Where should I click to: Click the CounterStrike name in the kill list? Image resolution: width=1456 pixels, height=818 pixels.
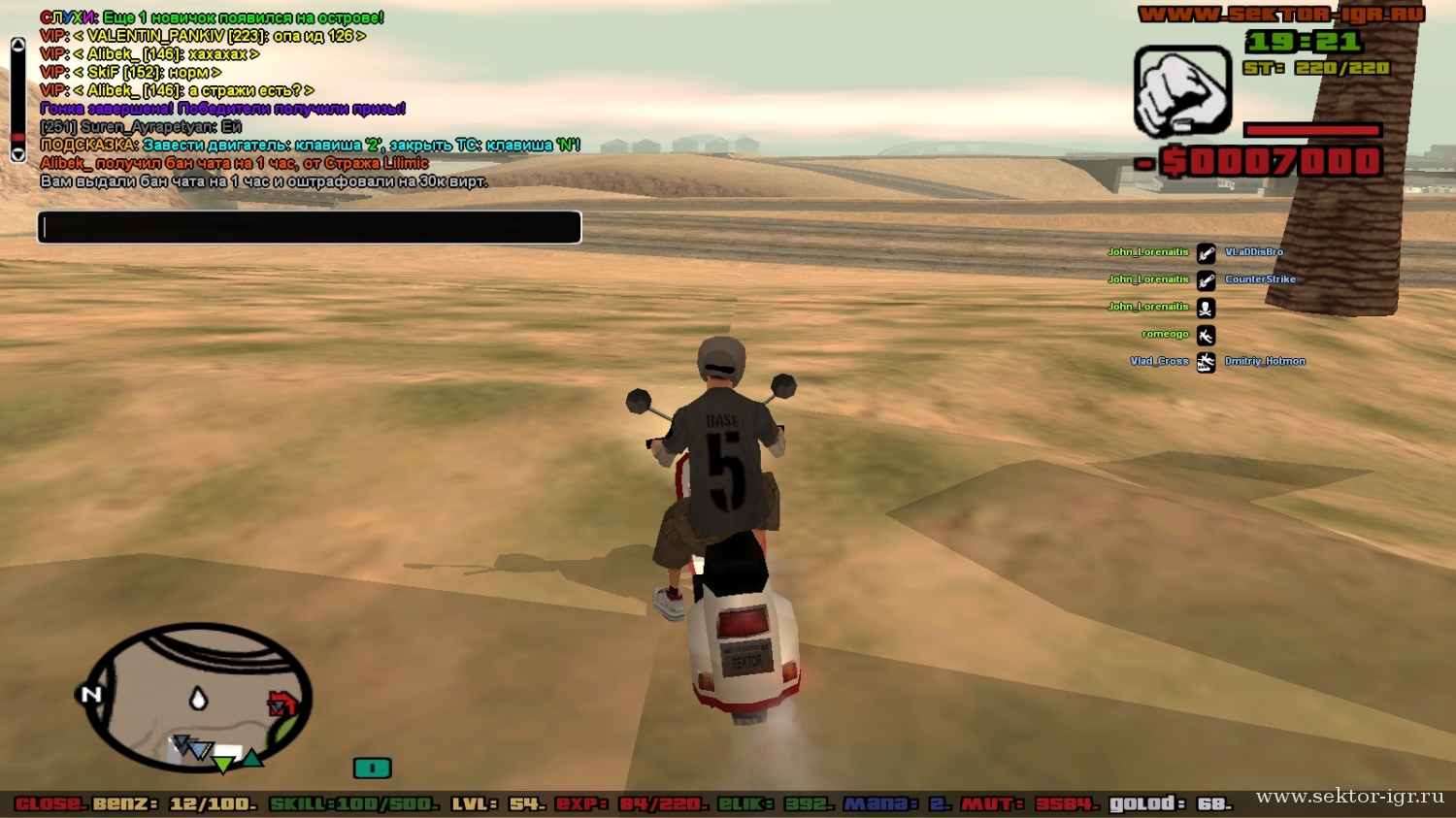1260,279
